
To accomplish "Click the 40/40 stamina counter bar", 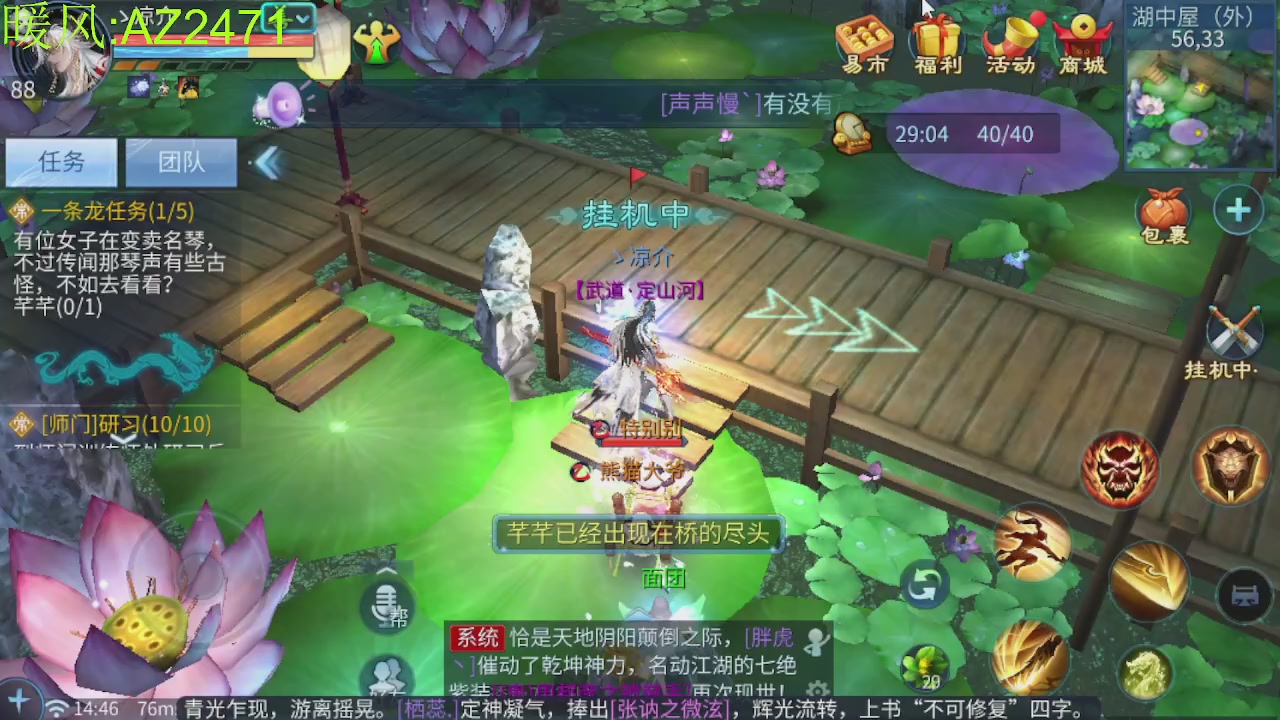I will (1006, 134).
